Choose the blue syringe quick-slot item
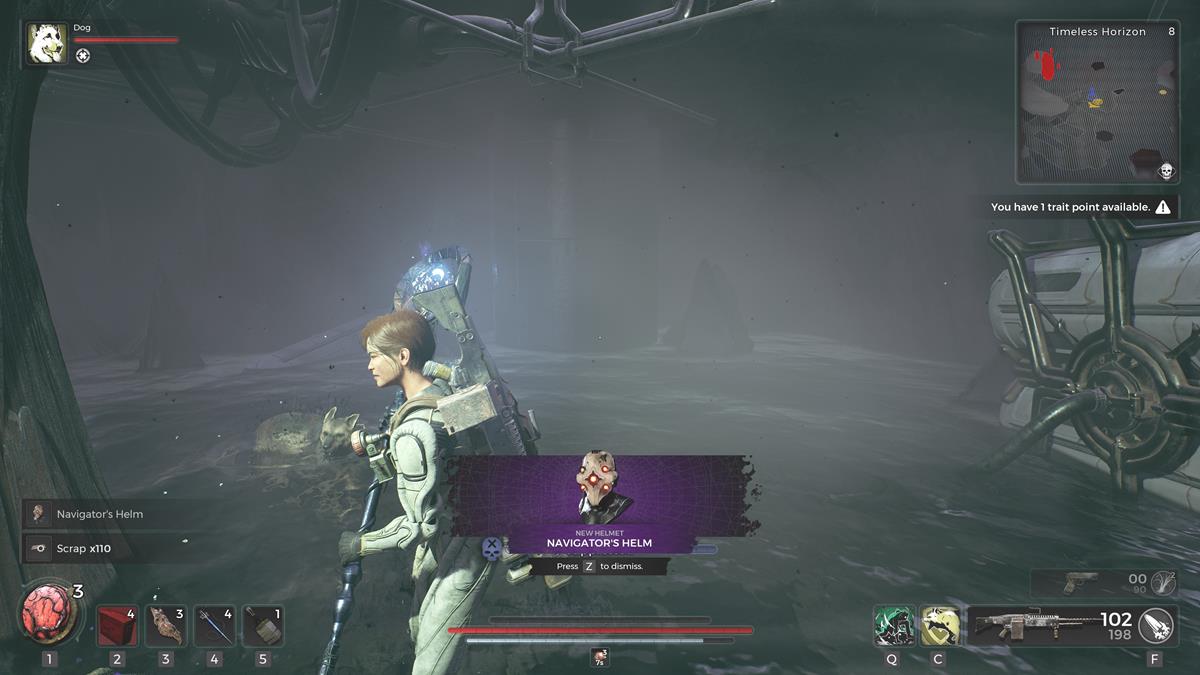The height and width of the screenshot is (675, 1200). point(214,626)
